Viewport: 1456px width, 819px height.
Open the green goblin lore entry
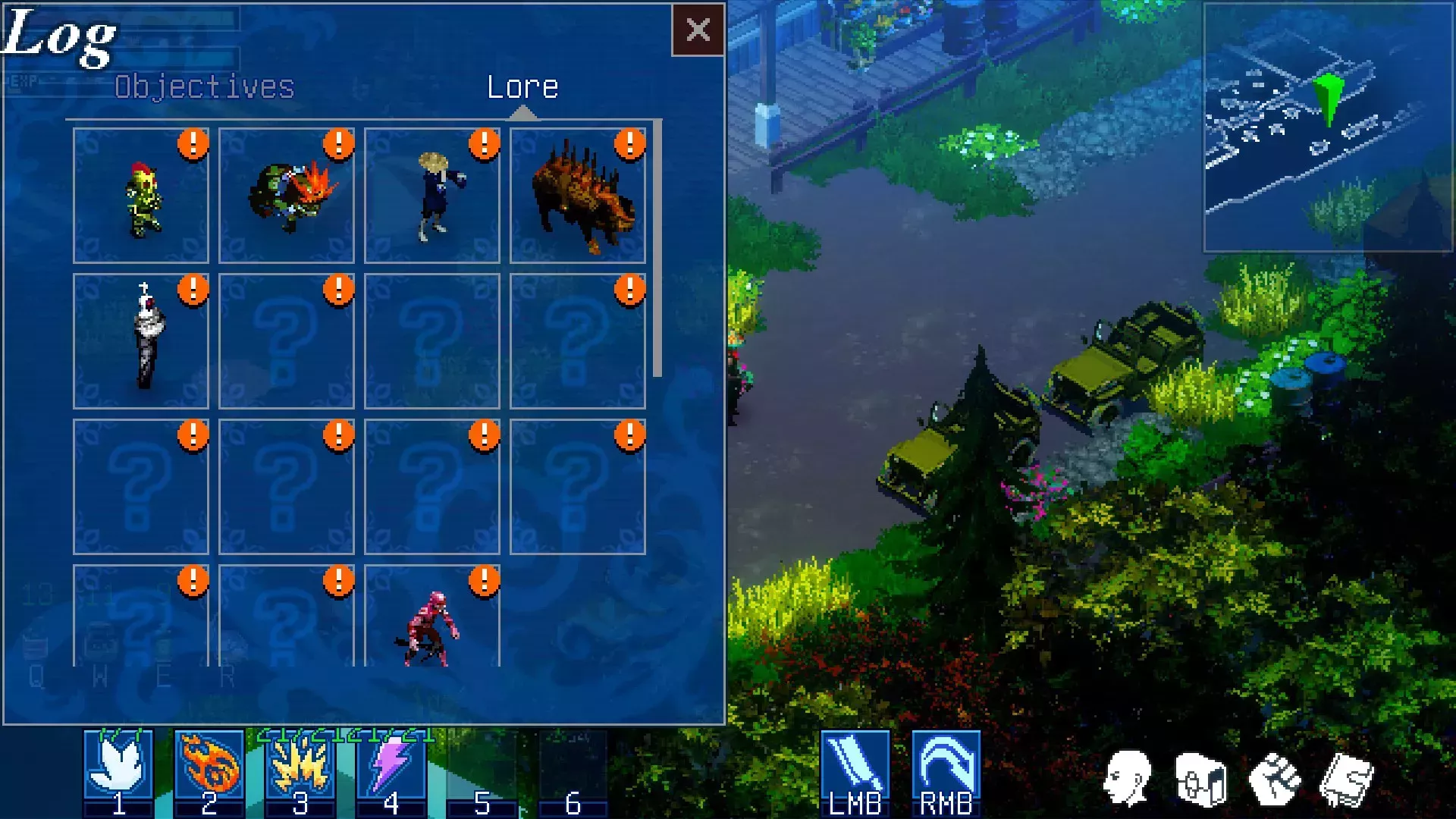141,196
